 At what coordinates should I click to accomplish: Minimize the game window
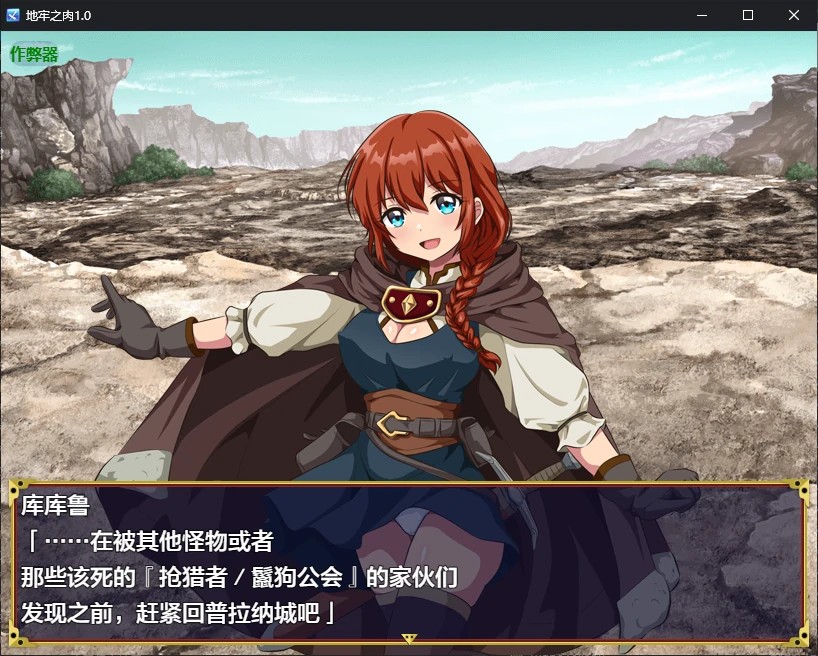tap(702, 15)
